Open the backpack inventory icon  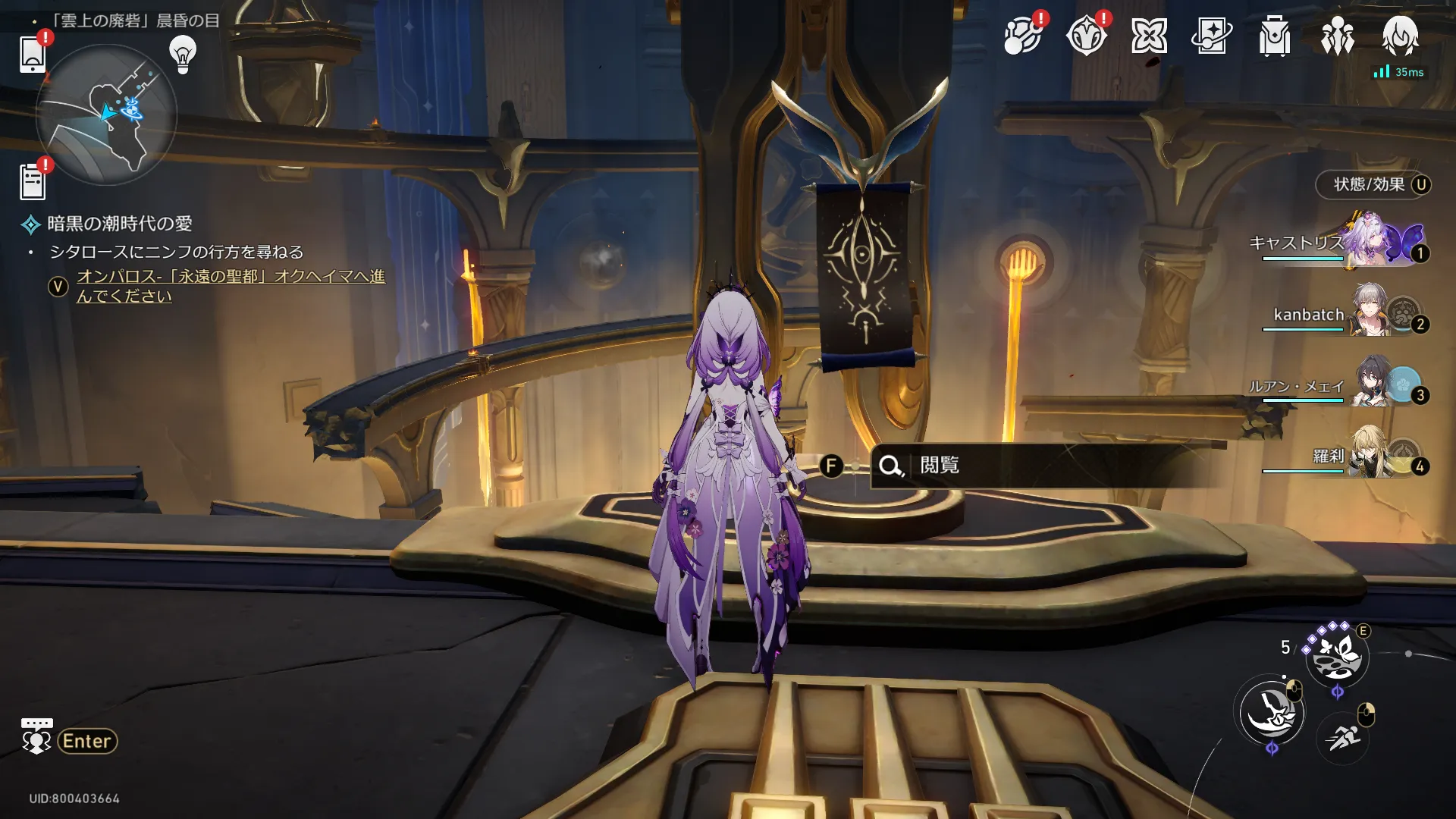(x=1274, y=36)
